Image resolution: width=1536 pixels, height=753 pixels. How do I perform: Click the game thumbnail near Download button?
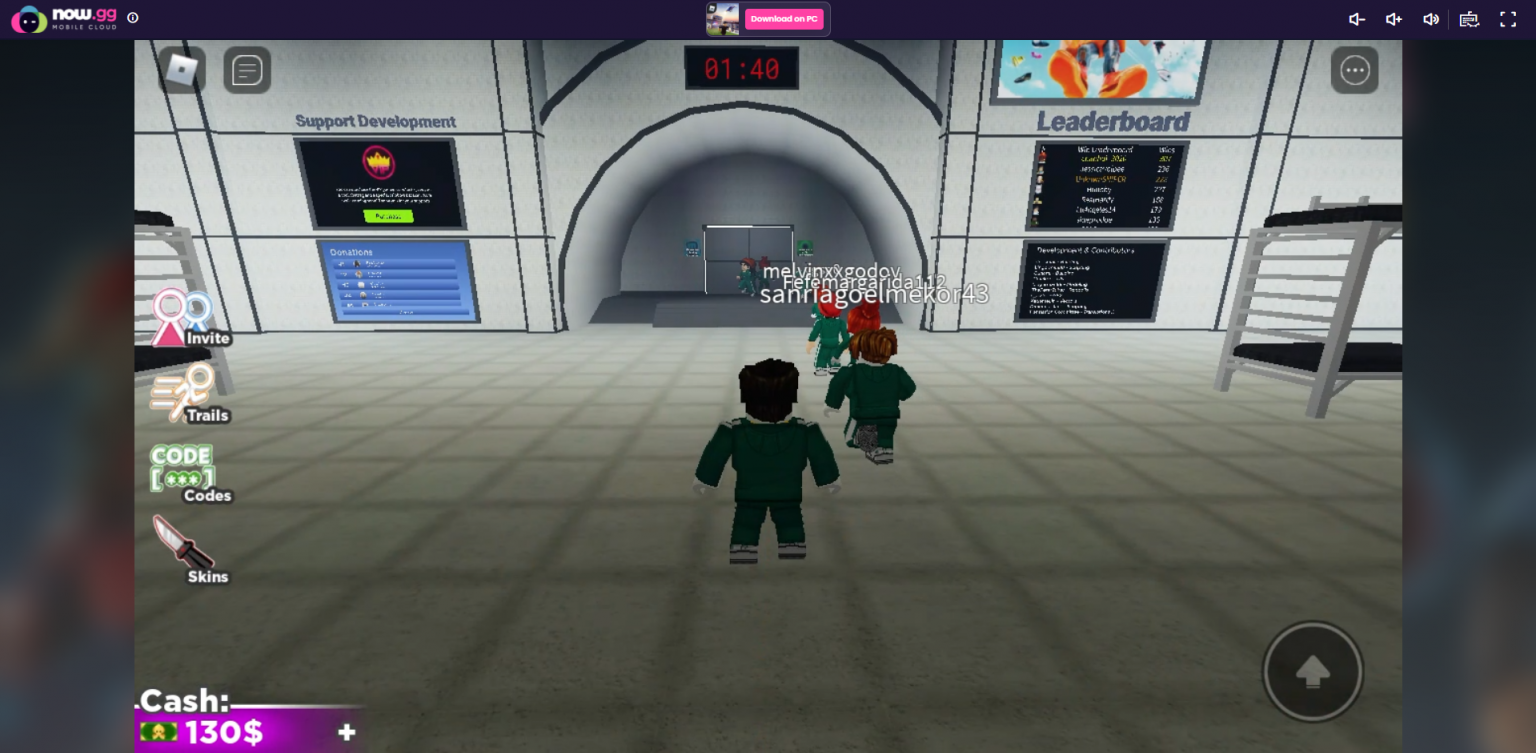723,18
